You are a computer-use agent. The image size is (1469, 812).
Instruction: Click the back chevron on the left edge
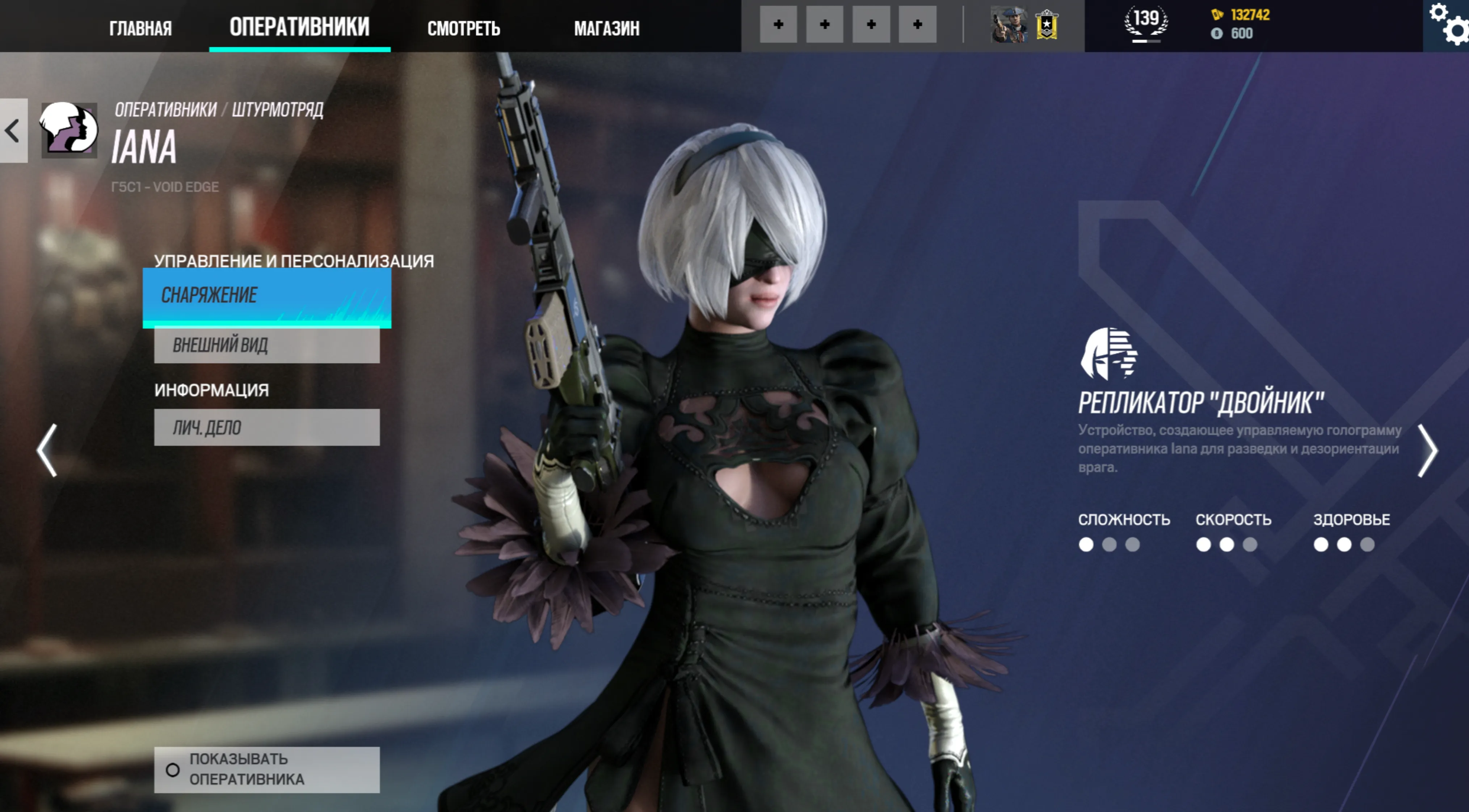pyautogui.click(x=12, y=130)
